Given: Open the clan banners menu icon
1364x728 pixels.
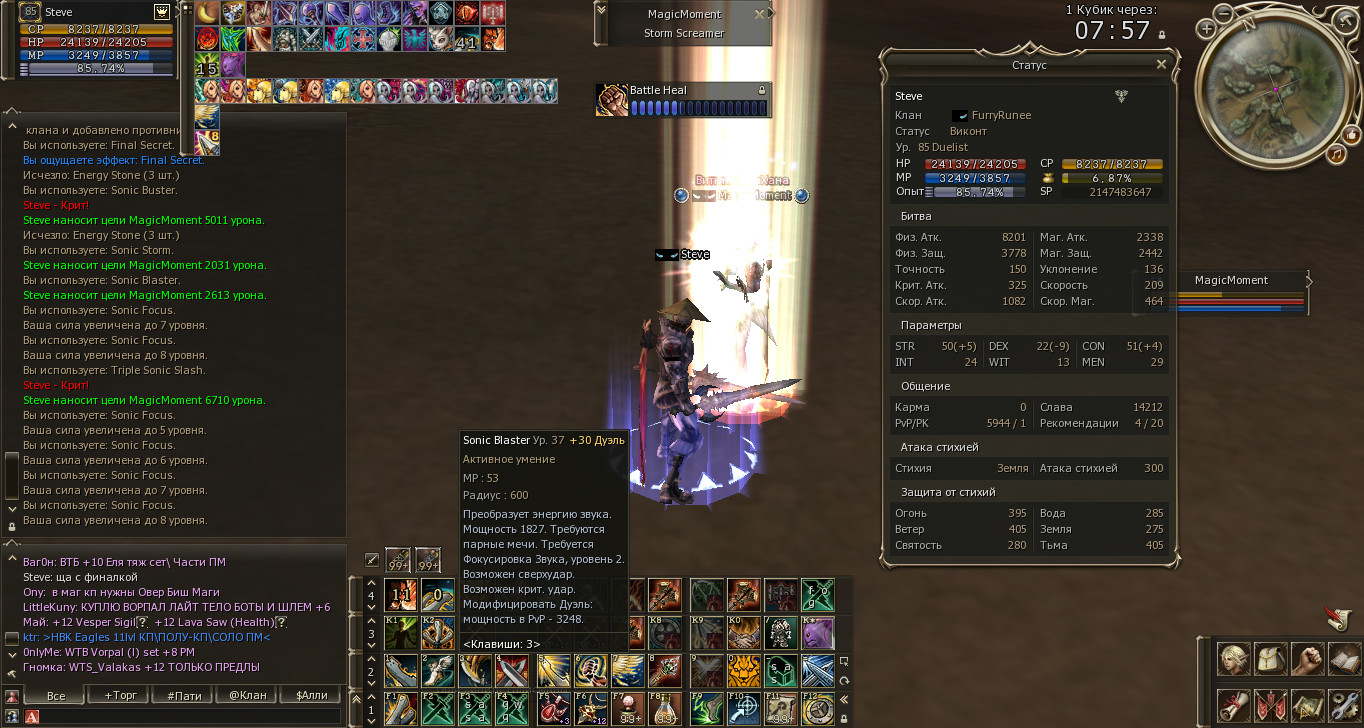Looking at the screenshot, I should pos(1270,705).
